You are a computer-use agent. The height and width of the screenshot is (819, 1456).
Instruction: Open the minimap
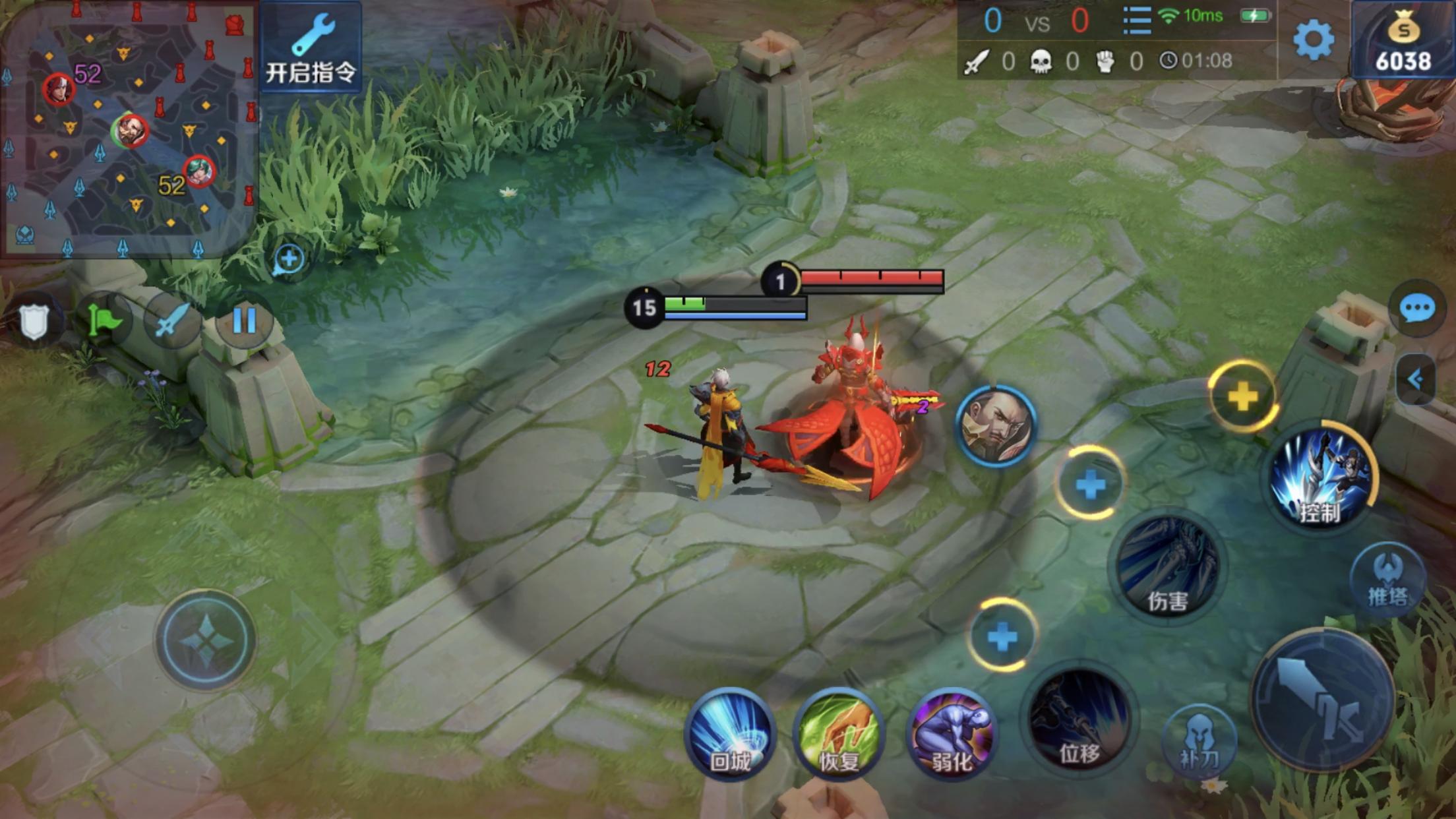tap(129, 129)
